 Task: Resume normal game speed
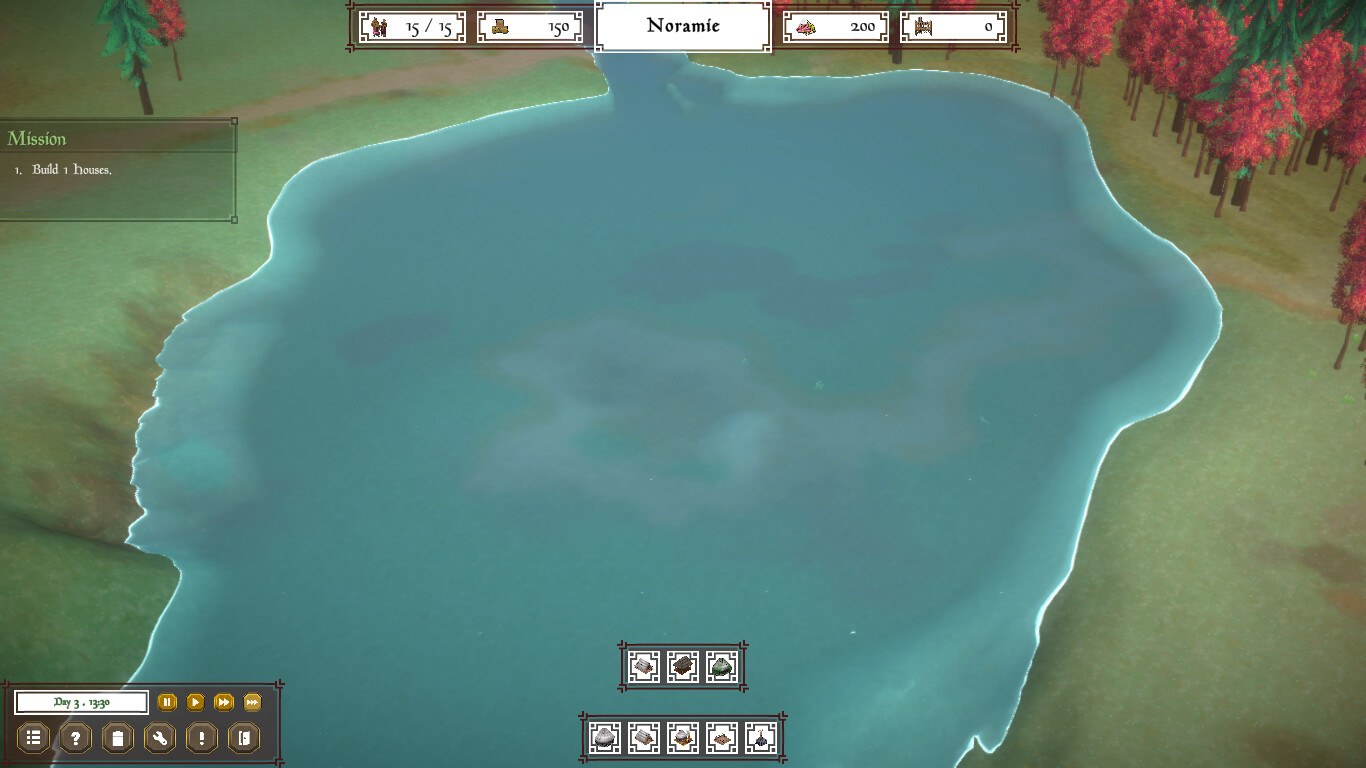196,703
